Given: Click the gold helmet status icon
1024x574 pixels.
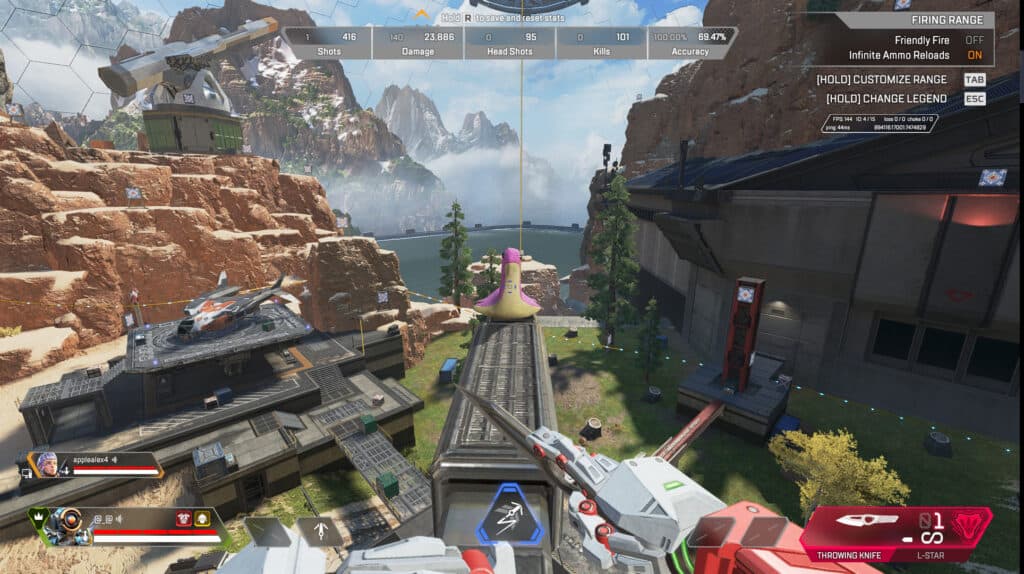Looking at the screenshot, I should pos(203,517).
